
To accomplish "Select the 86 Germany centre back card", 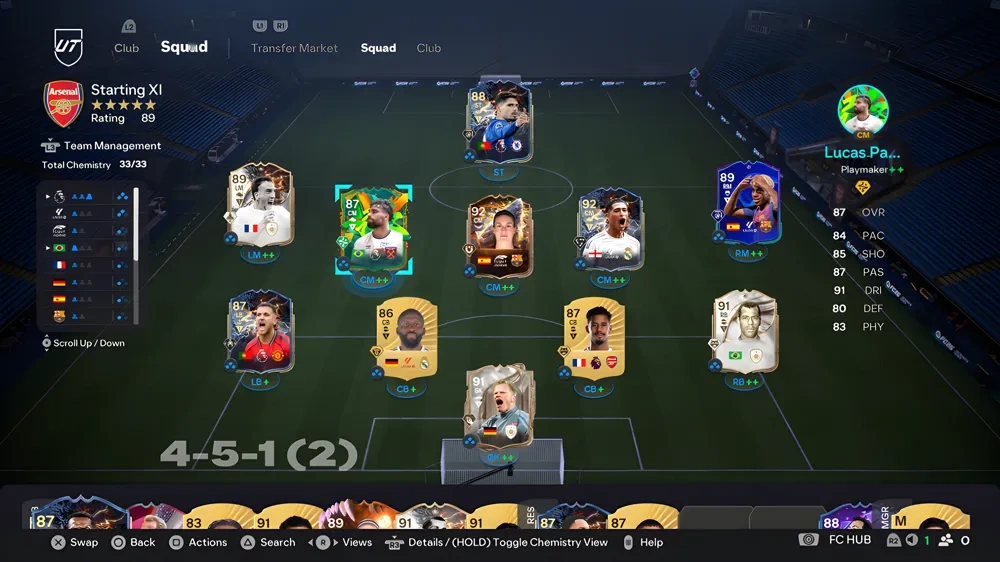I will pyautogui.click(x=405, y=341).
